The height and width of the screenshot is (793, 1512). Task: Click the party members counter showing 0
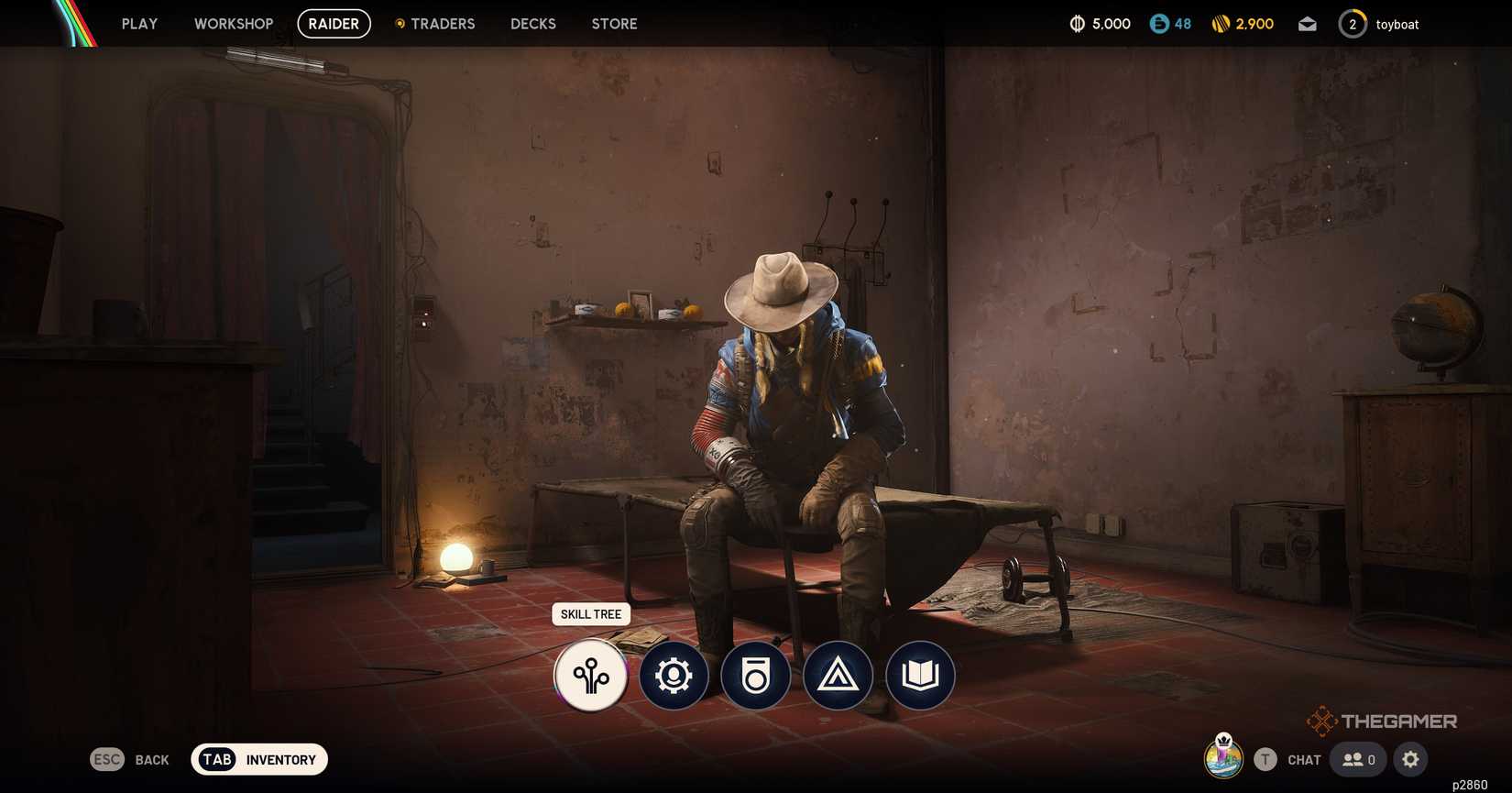tap(1357, 759)
